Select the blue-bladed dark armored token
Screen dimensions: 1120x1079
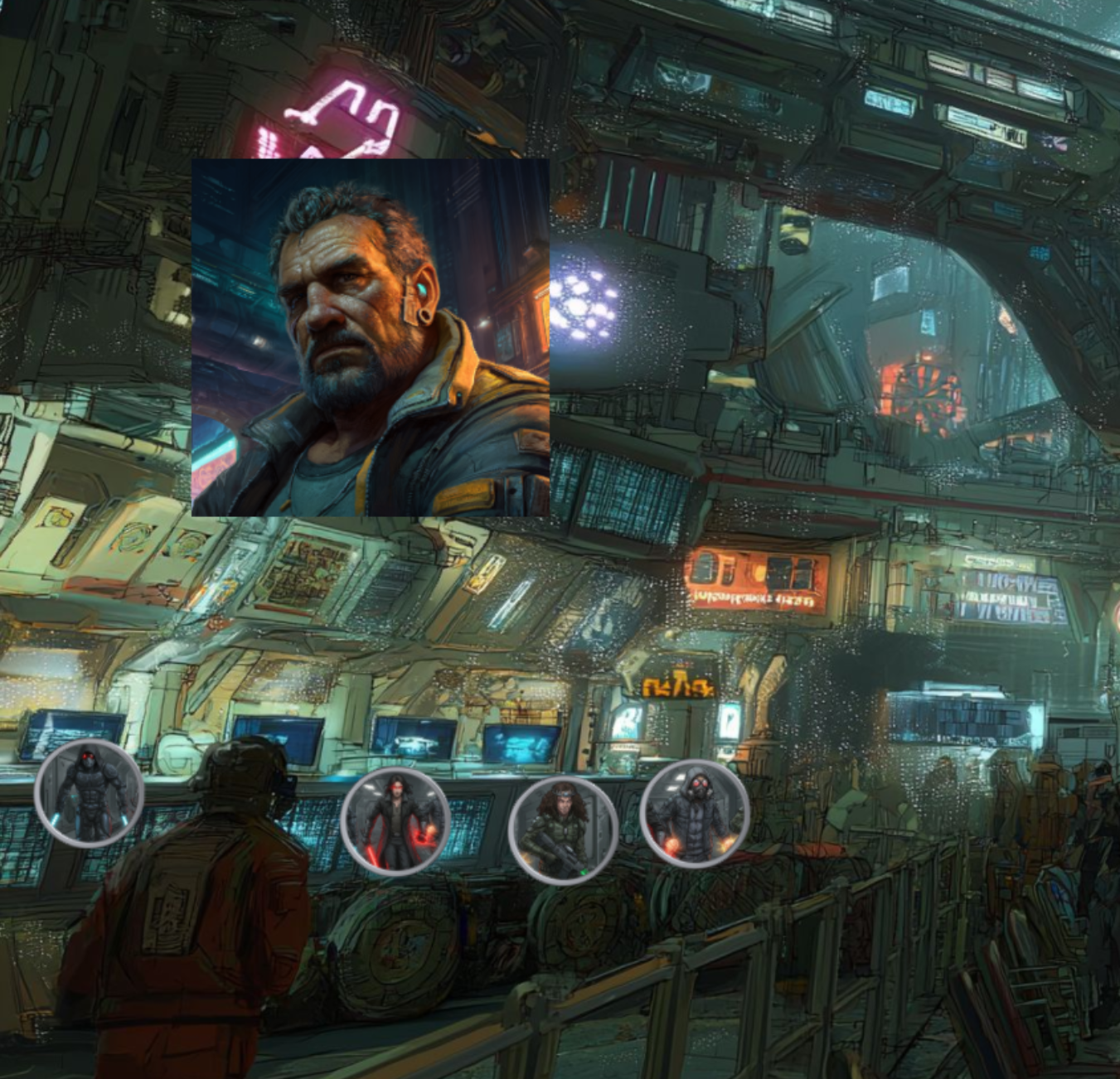89,793
